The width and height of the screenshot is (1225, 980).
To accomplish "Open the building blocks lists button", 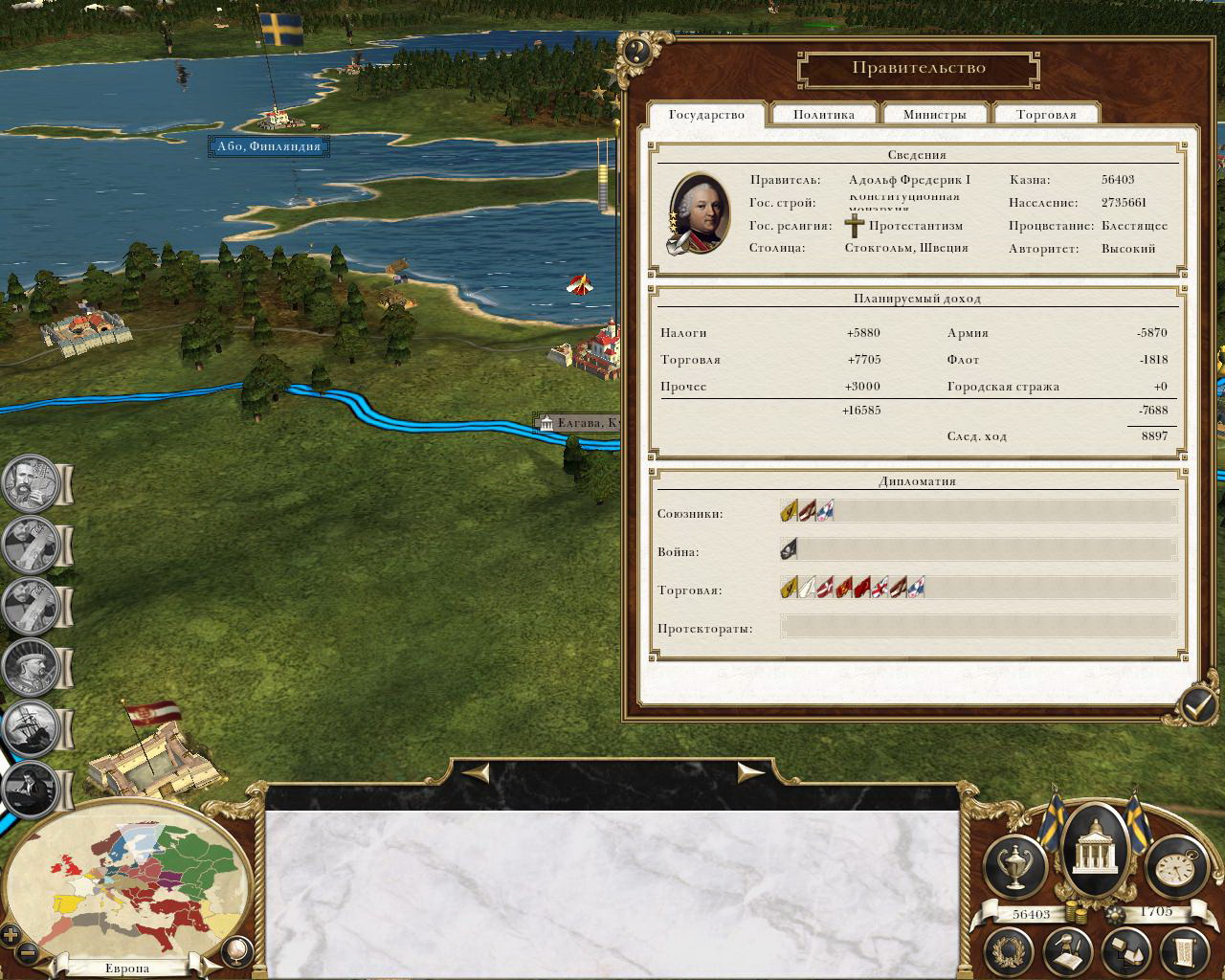I will (1125, 951).
